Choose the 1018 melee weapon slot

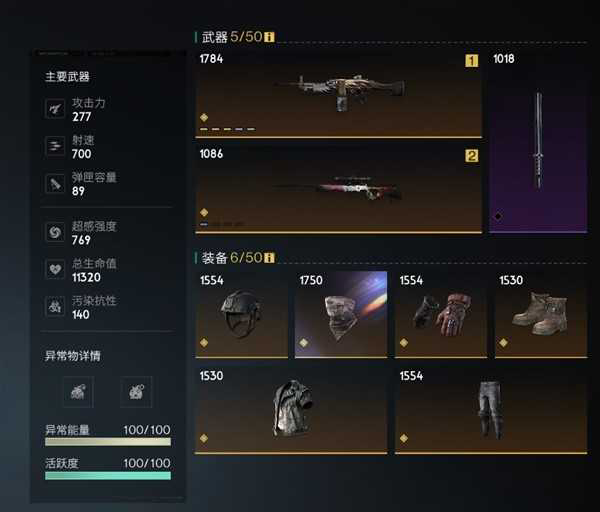tap(538, 140)
